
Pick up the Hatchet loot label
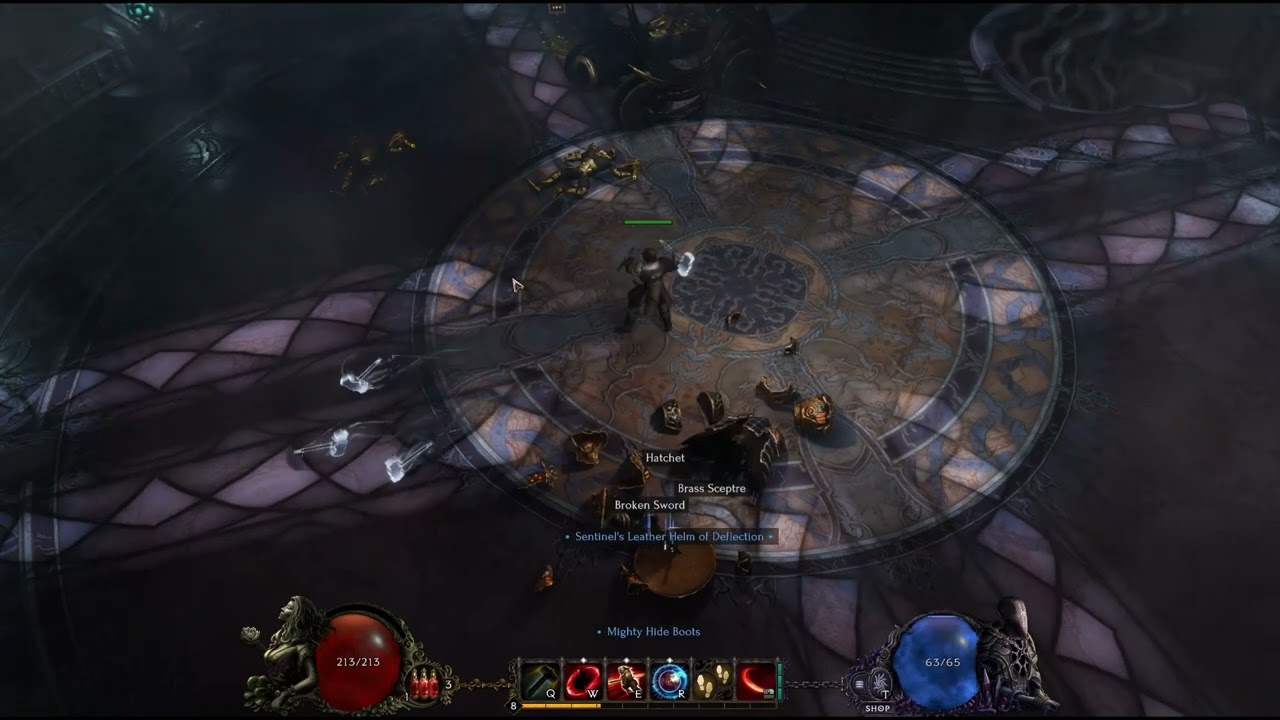[665, 458]
